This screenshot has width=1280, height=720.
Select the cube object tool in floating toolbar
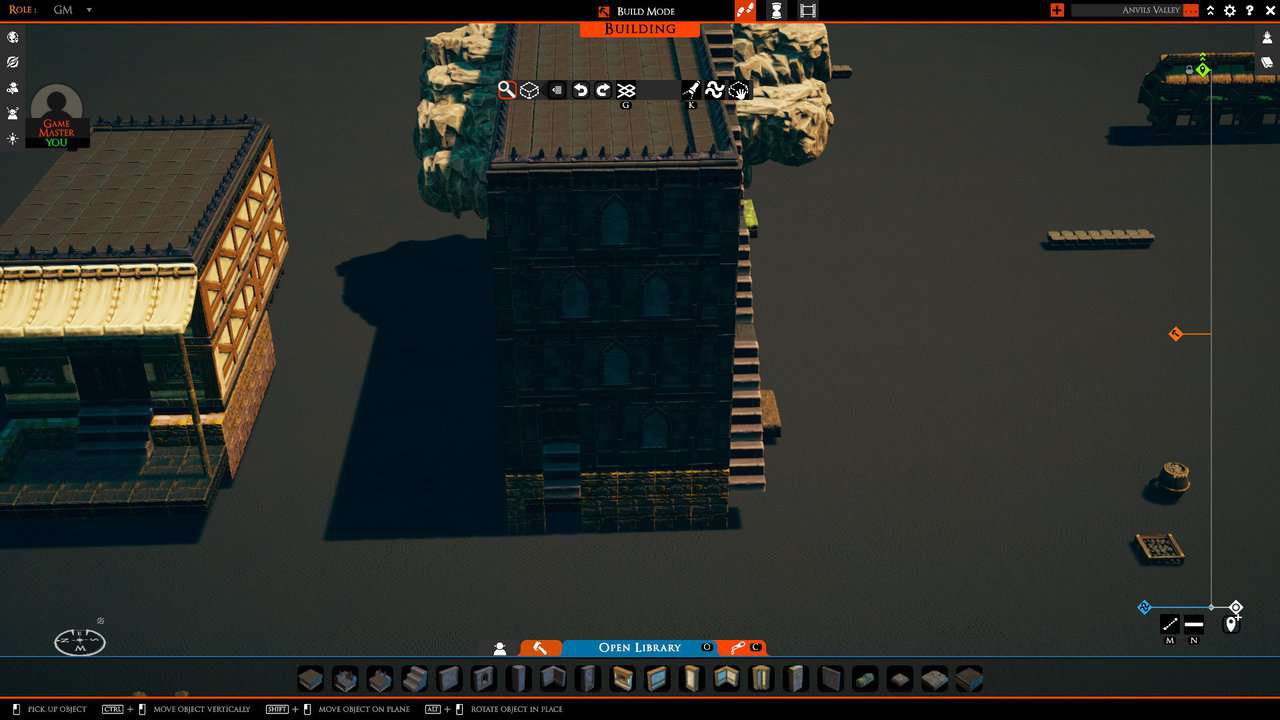(529, 89)
